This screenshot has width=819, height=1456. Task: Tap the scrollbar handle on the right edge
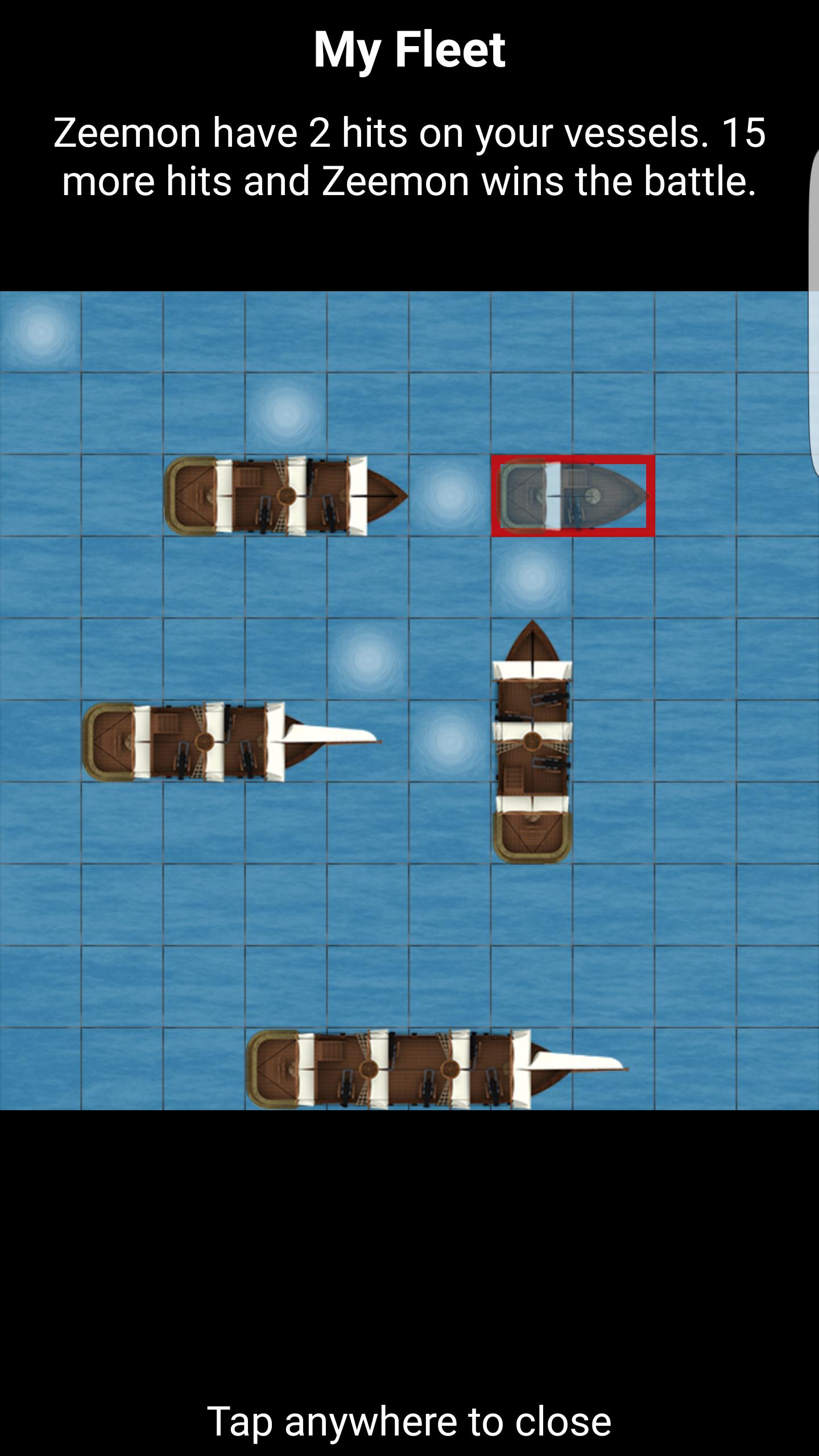[x=814, y=318]
